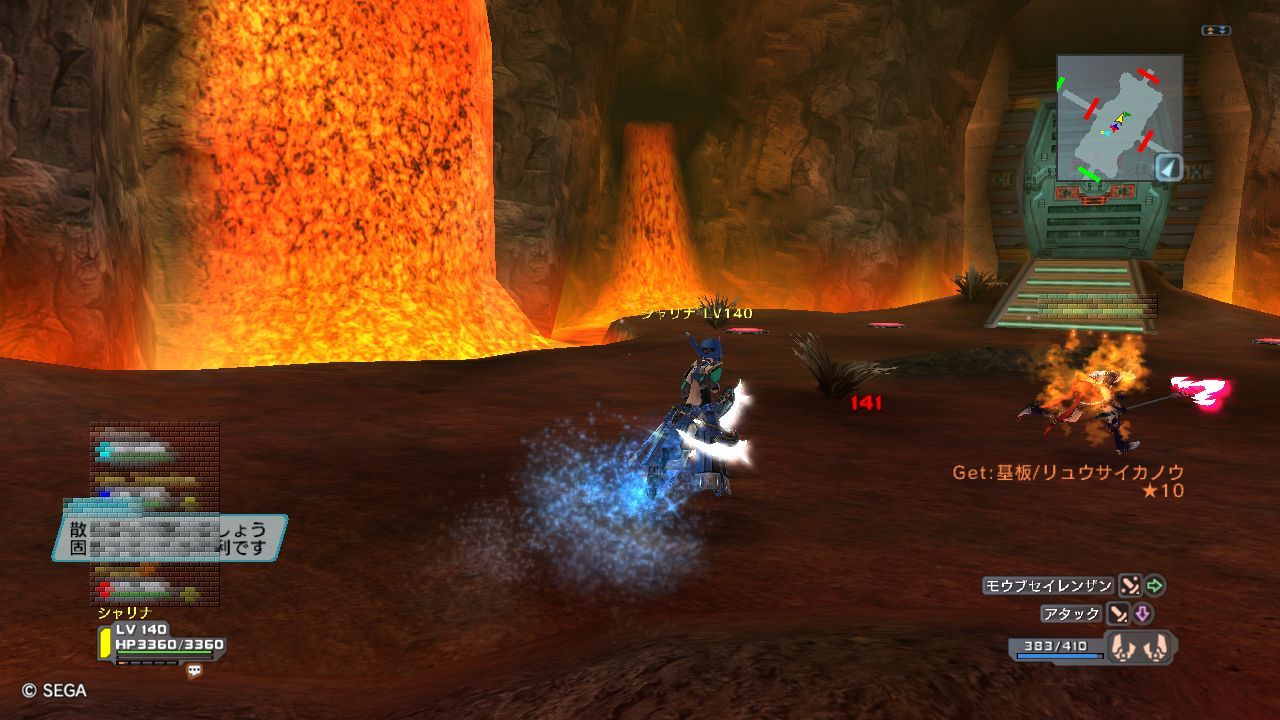Click the green right-arrow action indicator
Viewport: 1280px width, 720px height.
click(1155, 586)
